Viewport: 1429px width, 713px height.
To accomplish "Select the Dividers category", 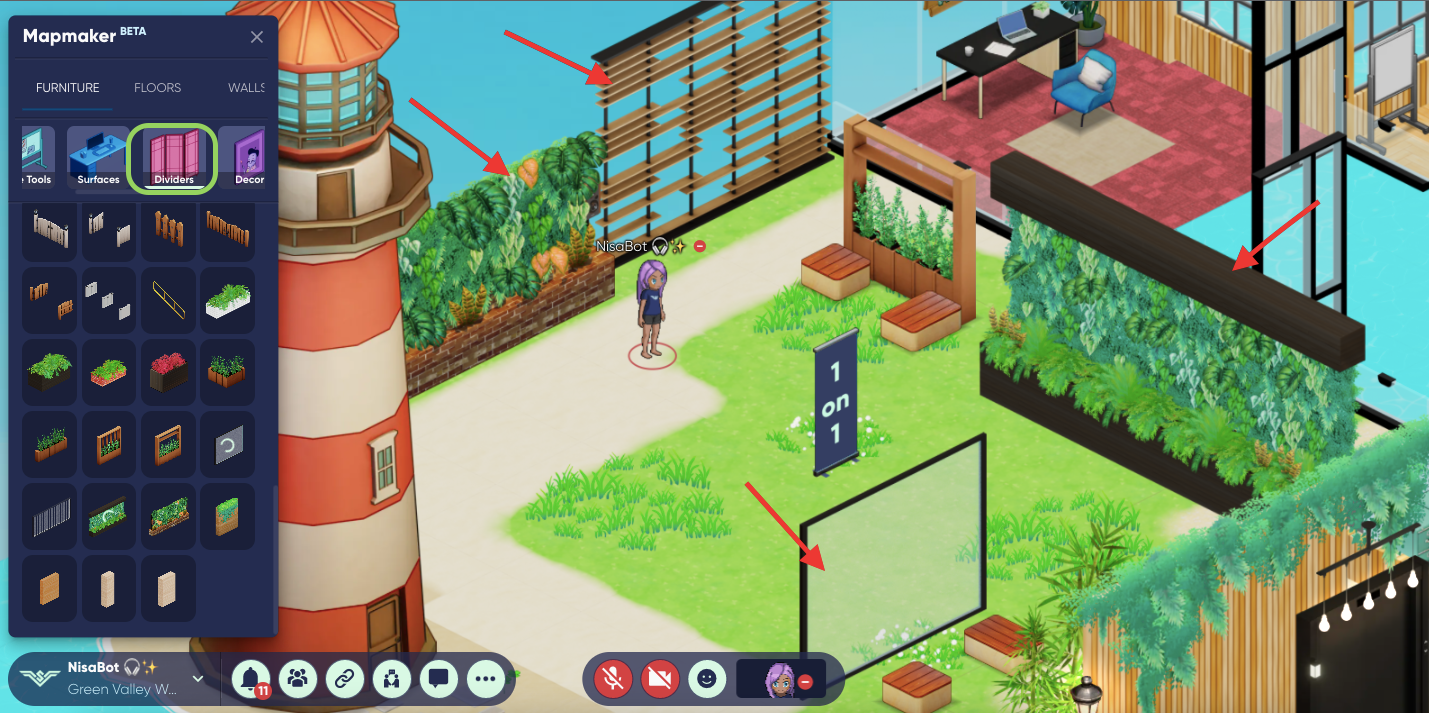I will (x=173, y=157).
